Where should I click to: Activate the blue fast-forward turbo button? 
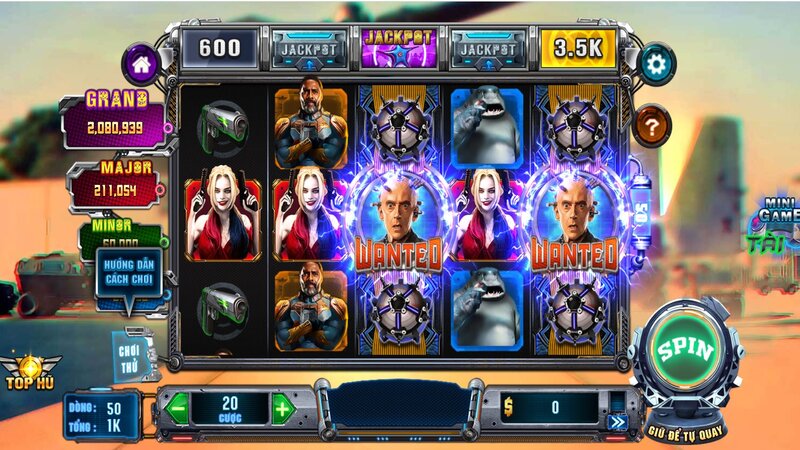(x=616, y=422)
